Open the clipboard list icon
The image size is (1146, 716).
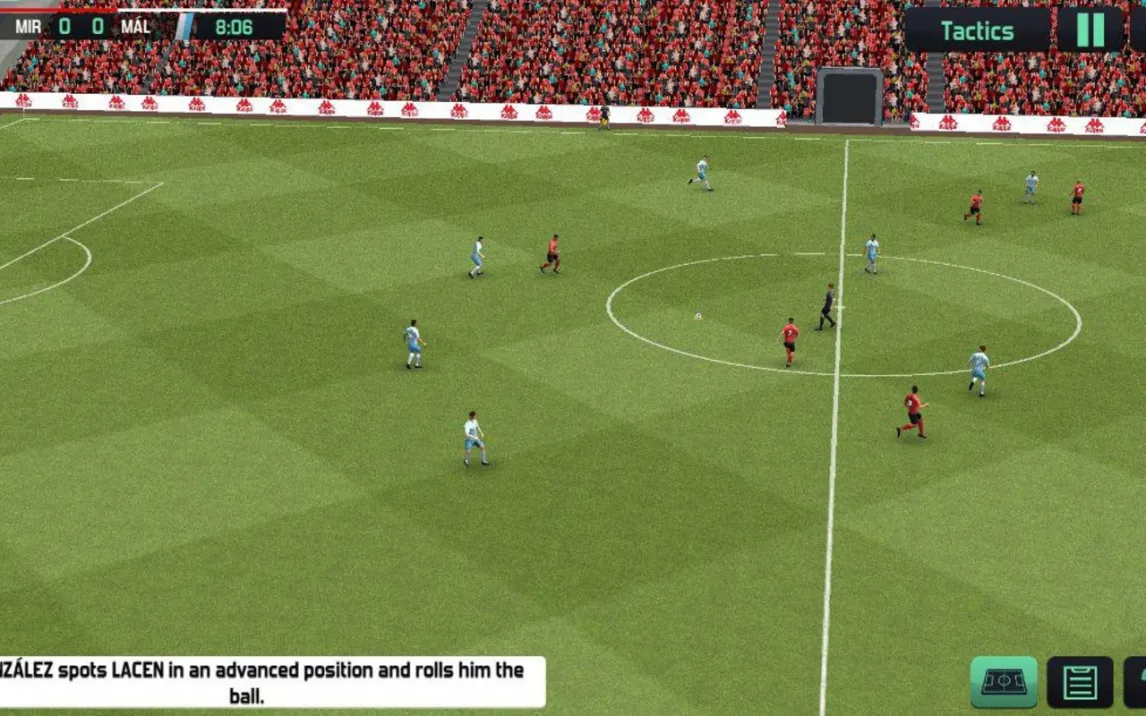coord(1079,683)
